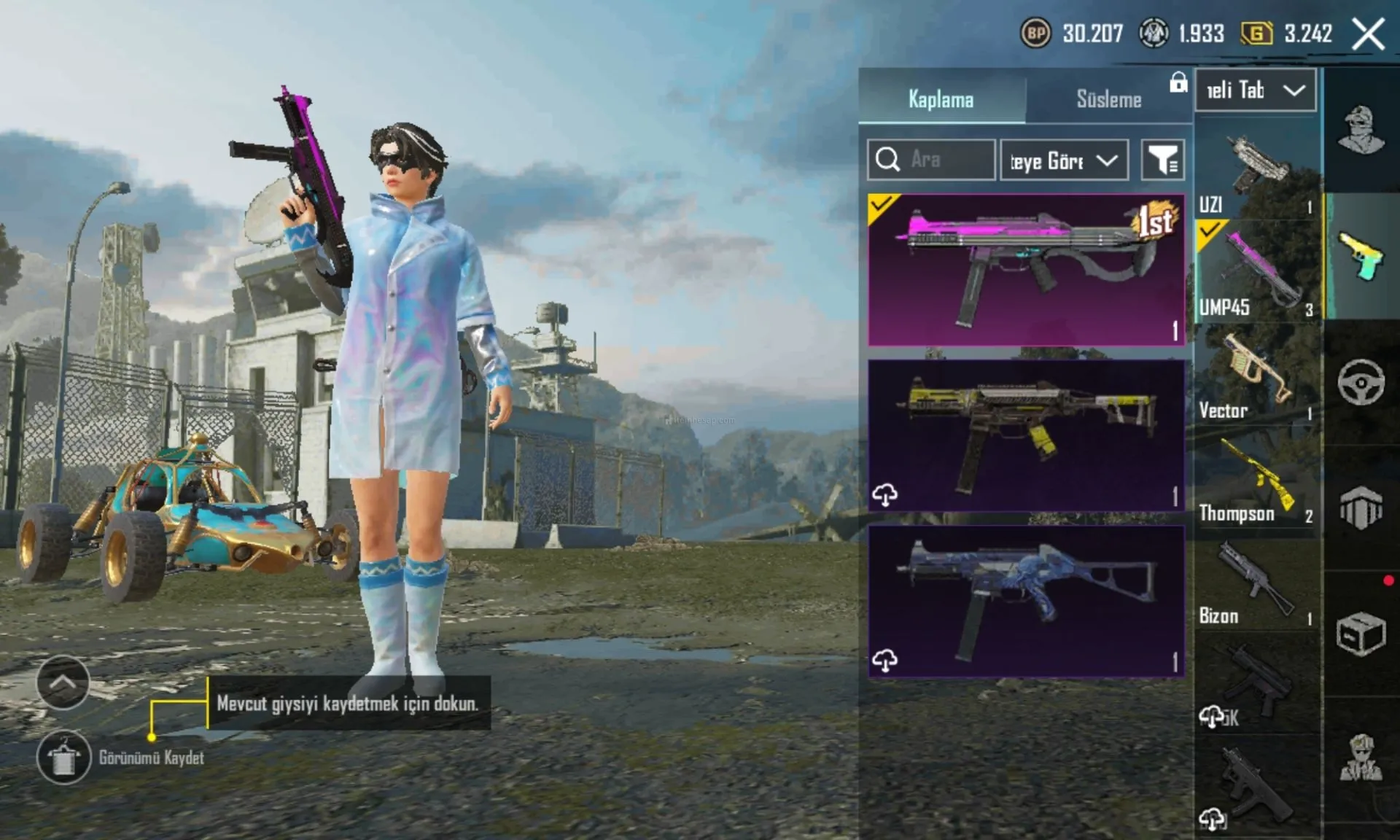
Task: Close the inventory with the X button
Action: tap(1368, 34)
